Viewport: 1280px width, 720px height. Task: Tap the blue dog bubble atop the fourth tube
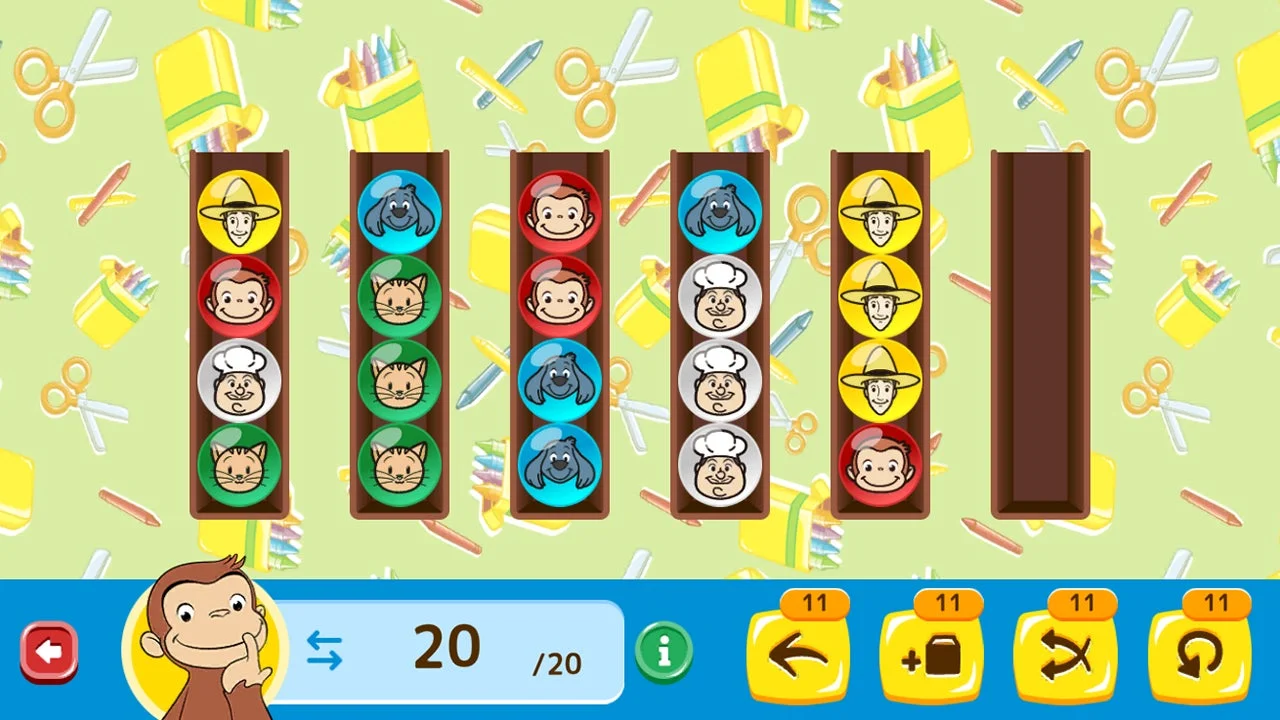(720, 212)
